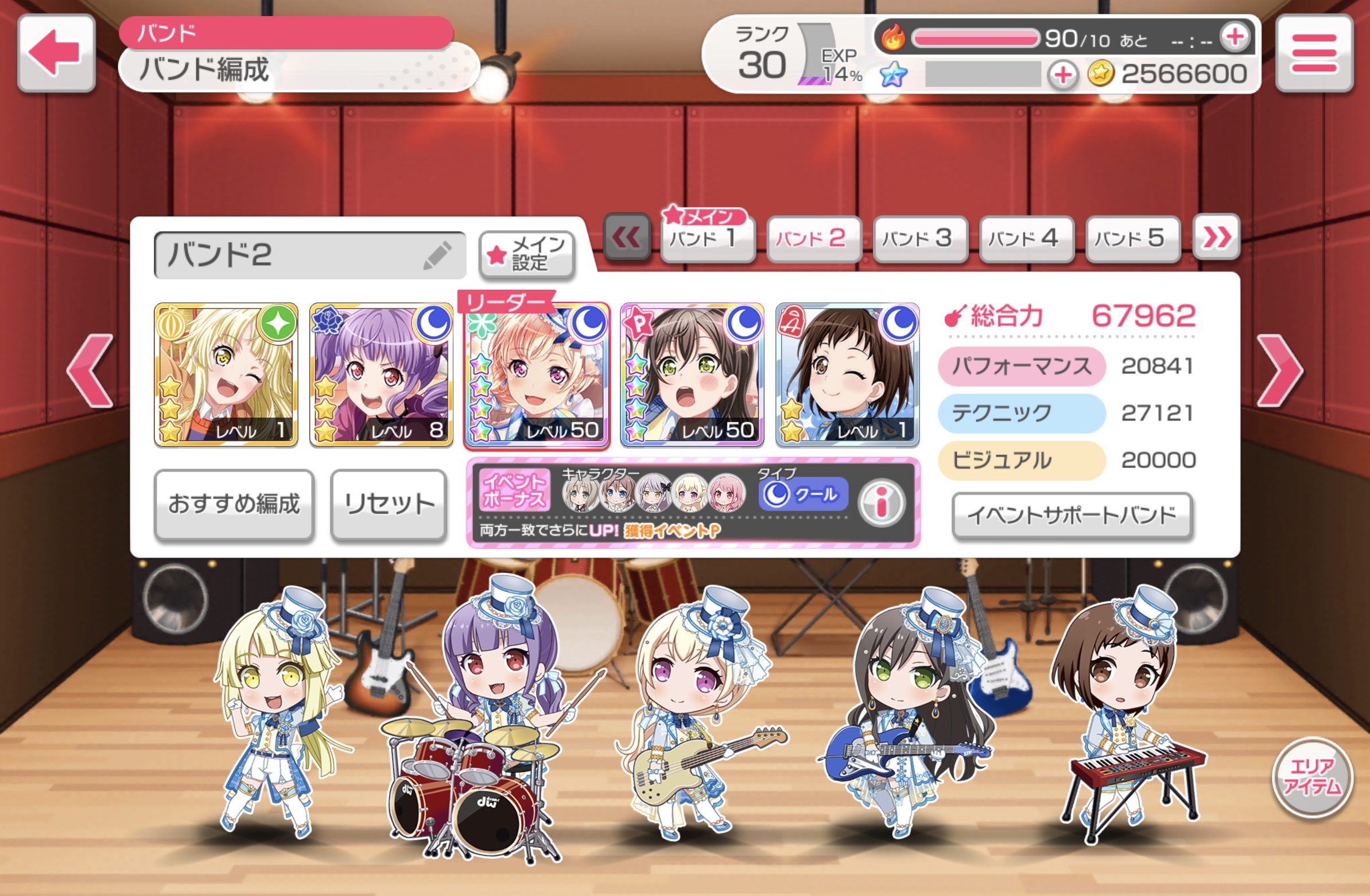Image resolution: width=1370 pixels, height=896 pixels.
Task: Click the リセット reset button
Action: tap(389, 505)
